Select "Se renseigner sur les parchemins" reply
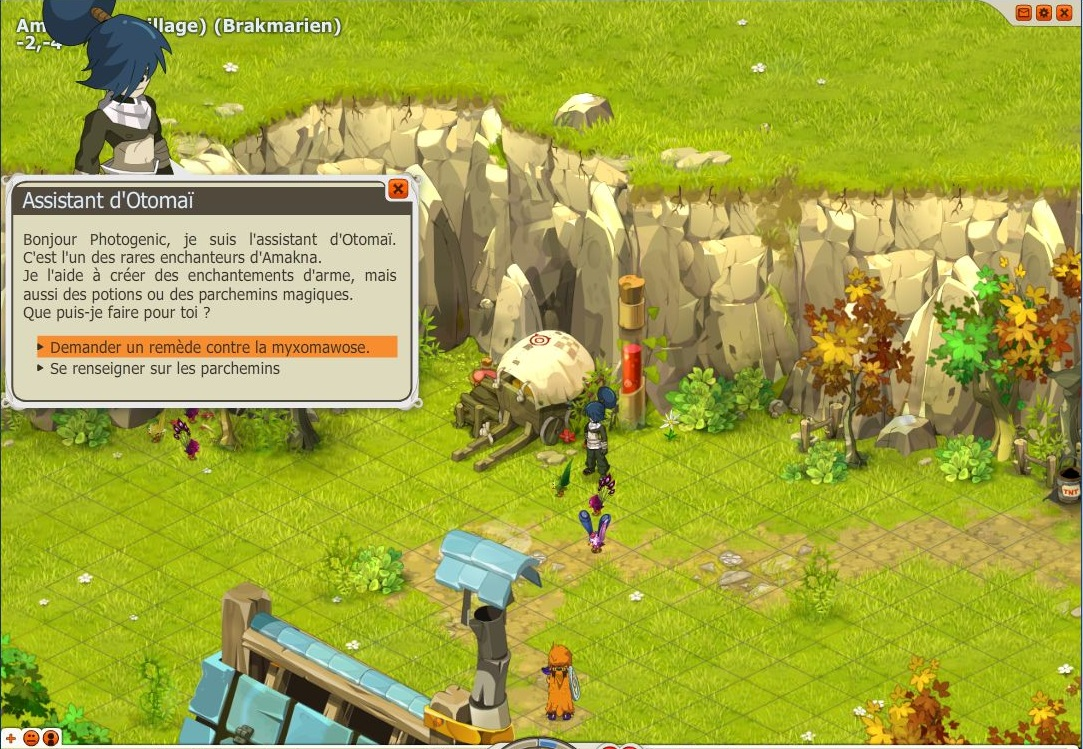The height and width of the screenshot is (749, 1083). coord(165,369)
